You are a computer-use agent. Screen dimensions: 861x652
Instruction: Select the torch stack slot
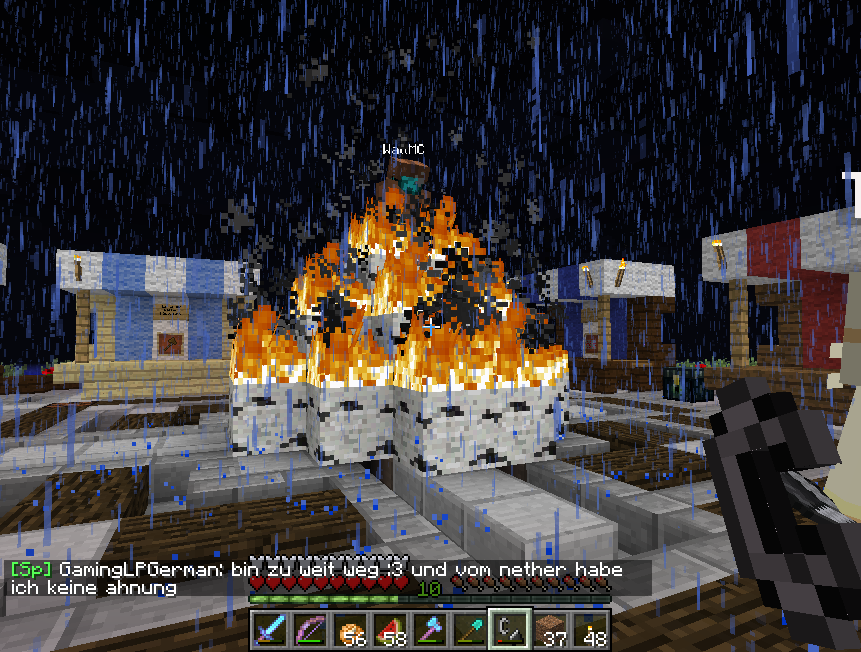pyautogui.click(x=589, y=630)
